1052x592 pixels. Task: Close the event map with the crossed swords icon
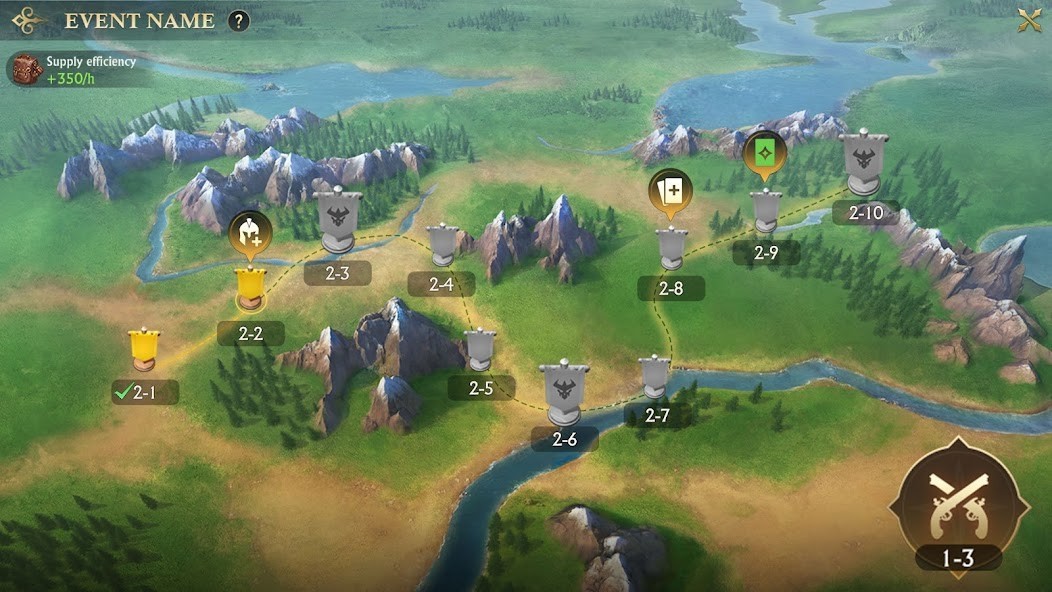click(1029, 20)
